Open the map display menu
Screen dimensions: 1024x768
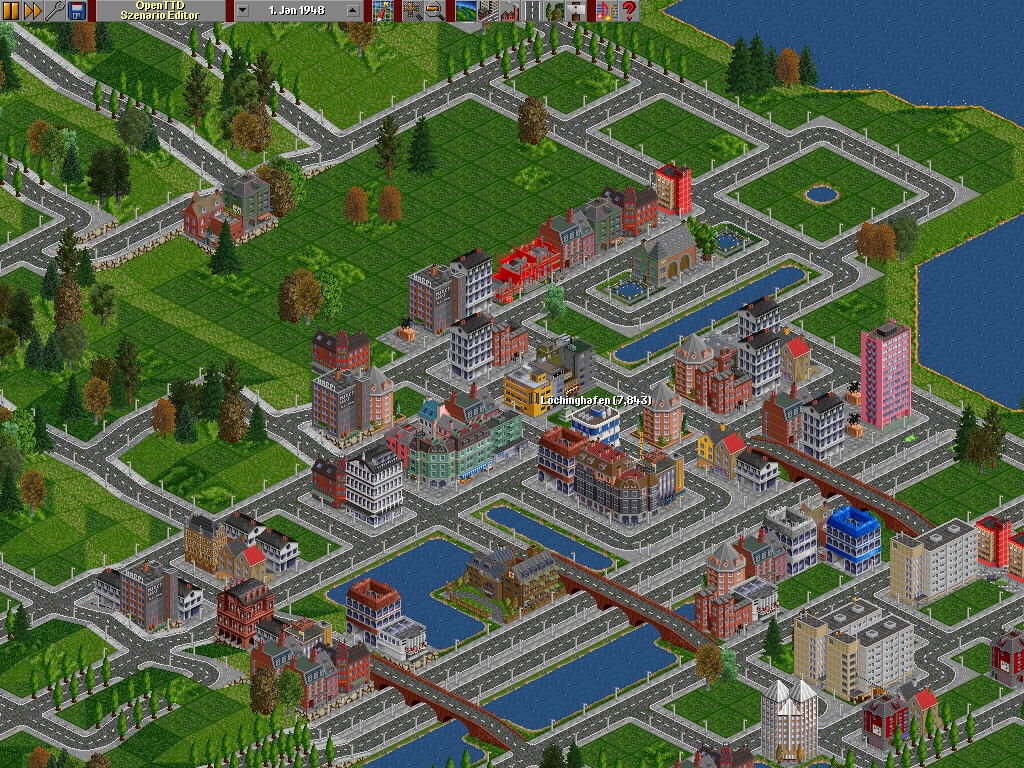point(381,11)
